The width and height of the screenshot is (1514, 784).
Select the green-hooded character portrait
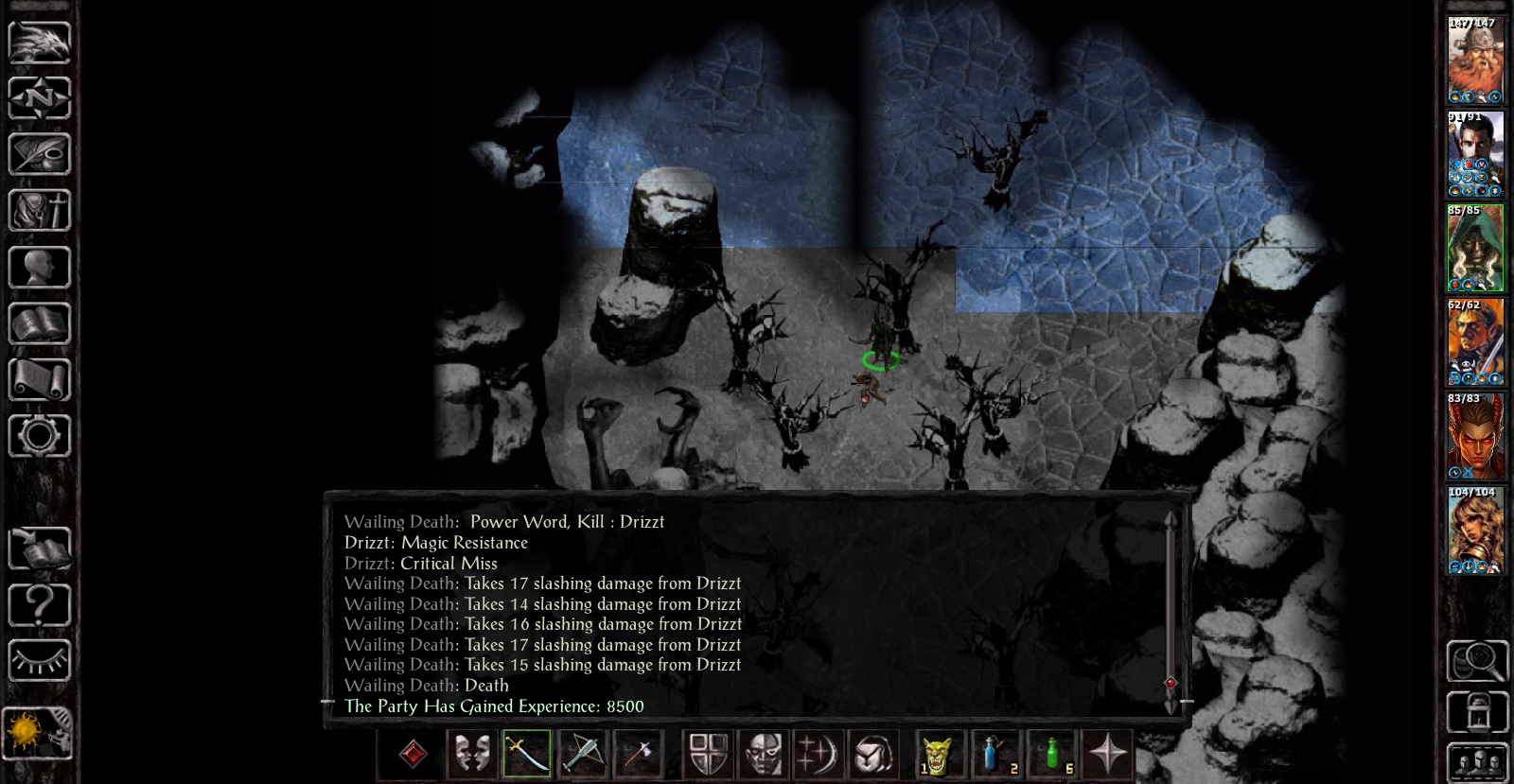click(1474, 248)
